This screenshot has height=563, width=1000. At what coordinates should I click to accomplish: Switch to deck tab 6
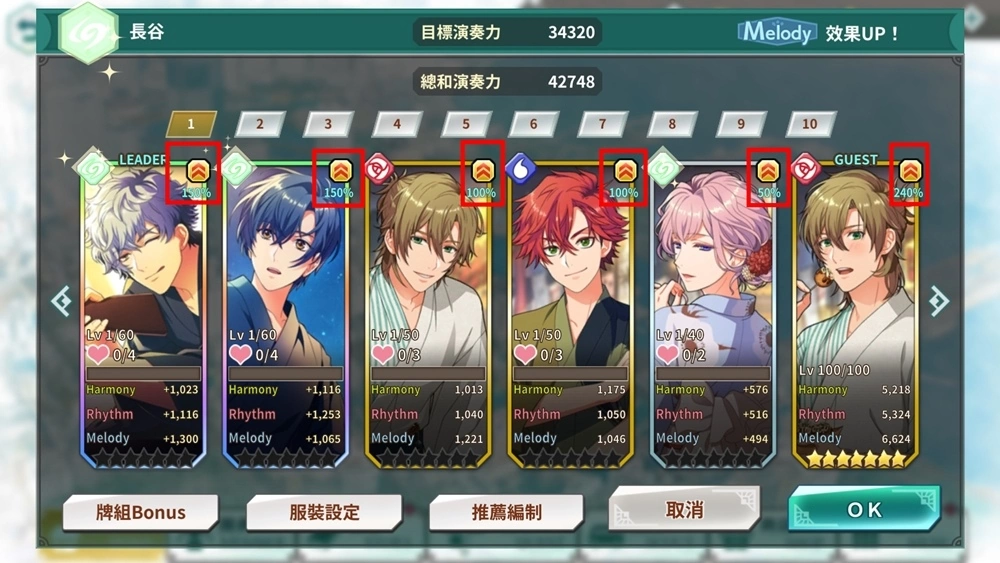tap(533, 124)
